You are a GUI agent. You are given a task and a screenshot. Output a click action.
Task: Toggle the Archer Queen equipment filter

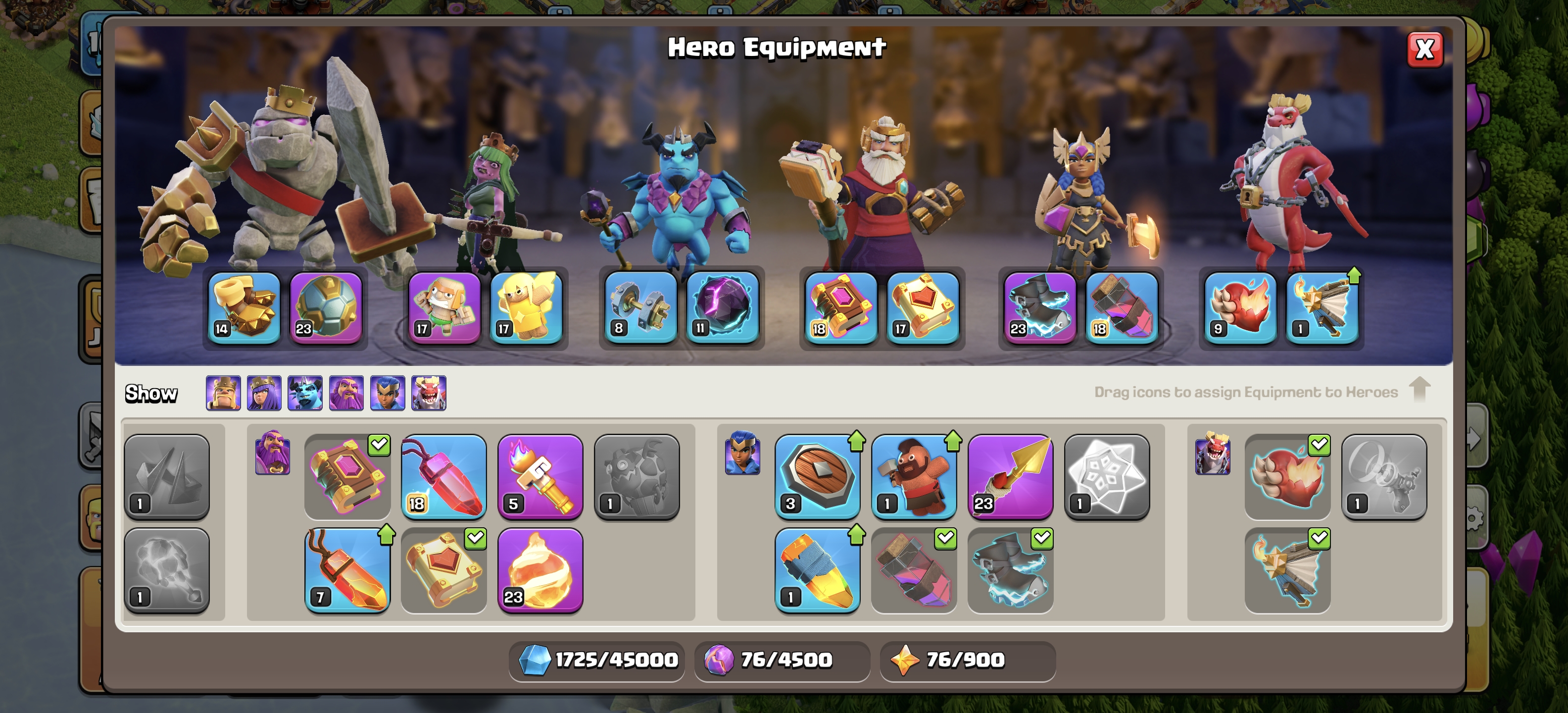[264, 393]
